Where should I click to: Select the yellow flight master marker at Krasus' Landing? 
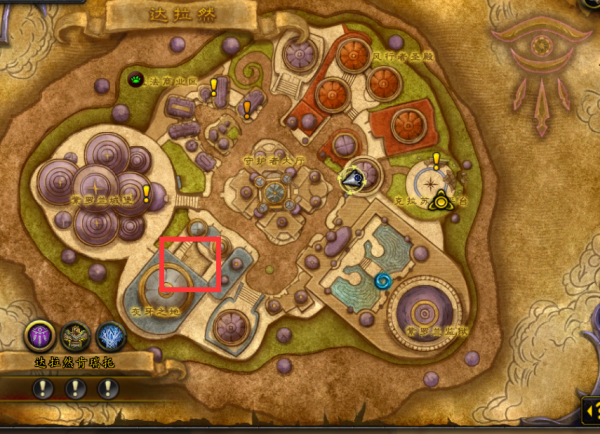coord(440,200)
